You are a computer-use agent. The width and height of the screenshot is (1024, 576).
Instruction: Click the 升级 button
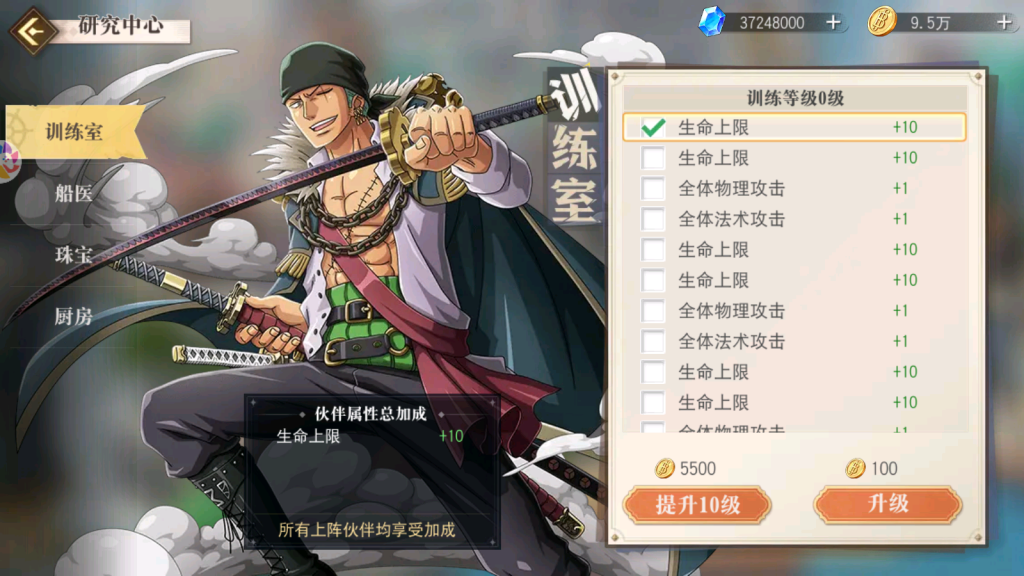887,505
